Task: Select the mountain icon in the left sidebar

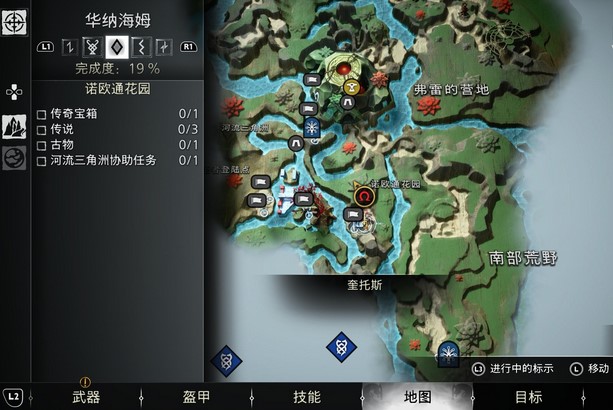Action: tap(14, 127)
